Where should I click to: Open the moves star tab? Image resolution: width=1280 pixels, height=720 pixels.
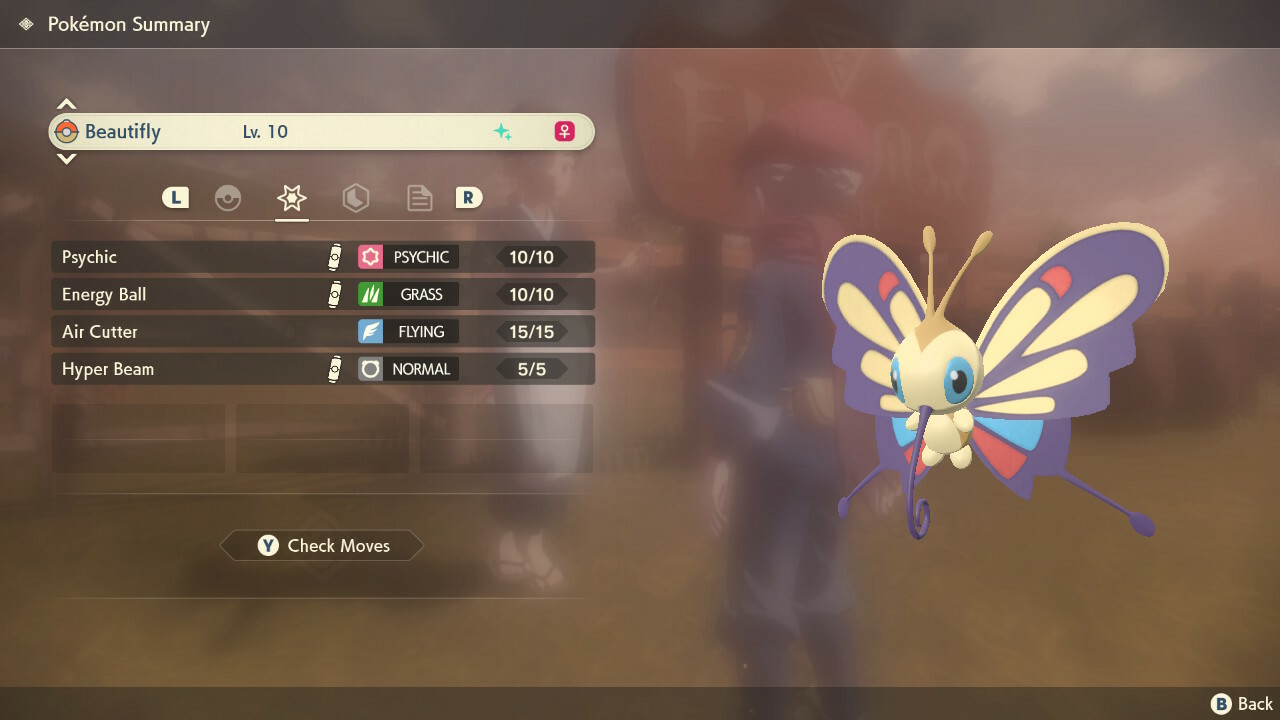click(x=292, y=198)
